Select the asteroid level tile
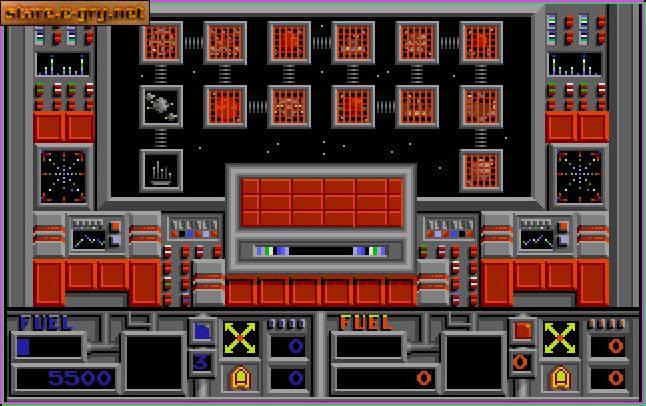Screen dimensions: 646x406 [160, 105]
